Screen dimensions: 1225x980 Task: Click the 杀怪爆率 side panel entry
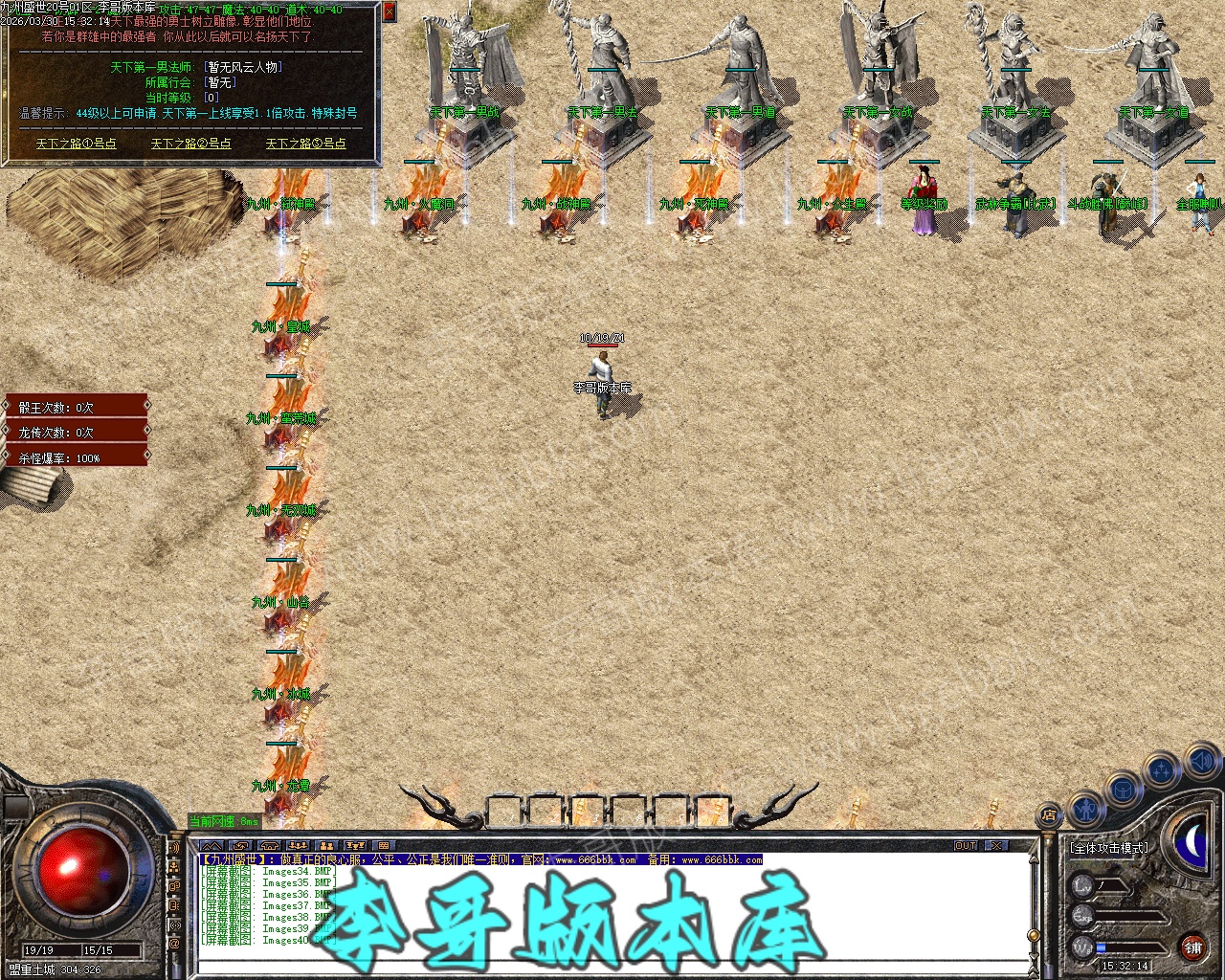coord(77,458)
